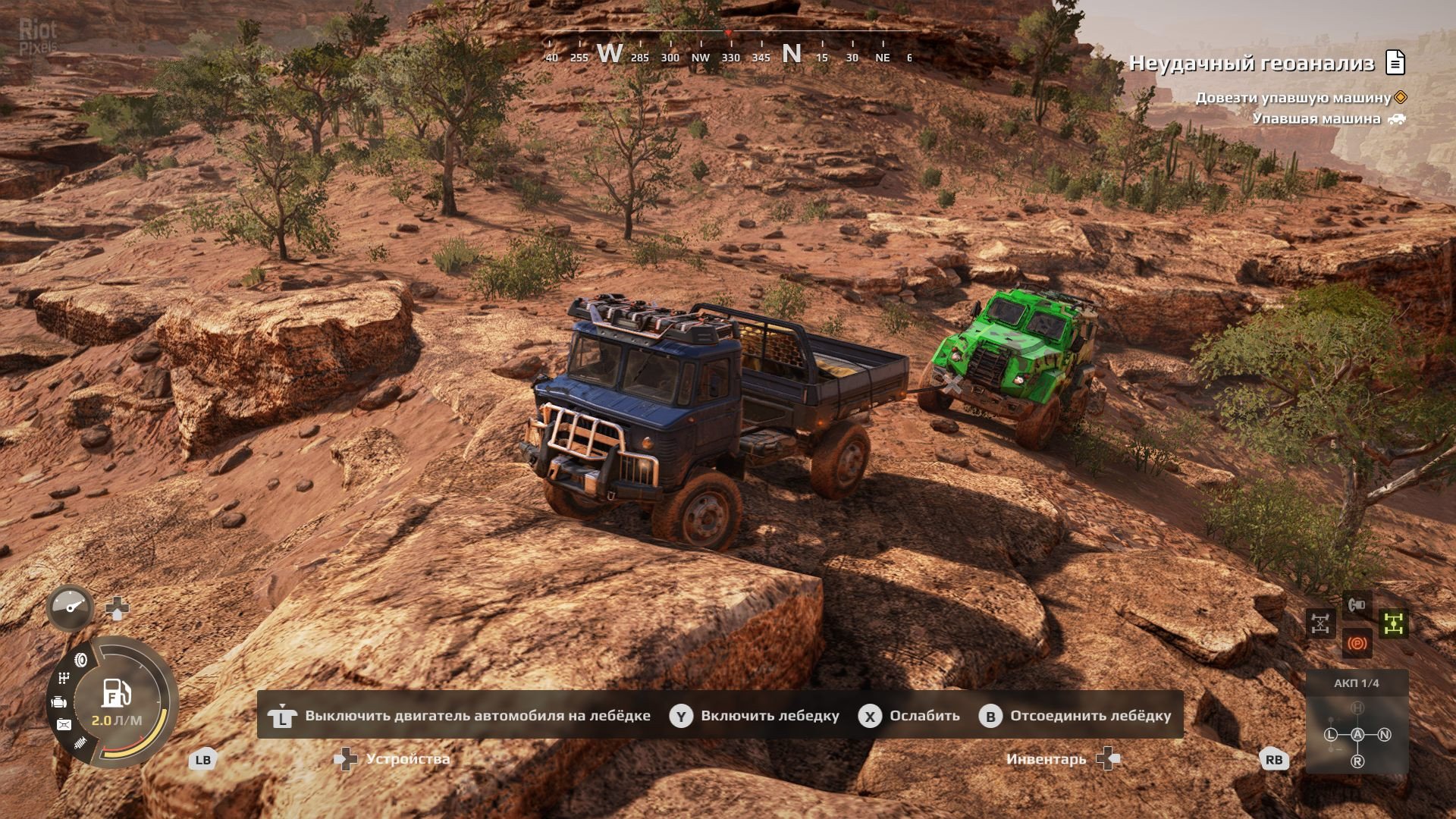
Task: Toggle the red parking brake icon
Action: [1357, 644]
